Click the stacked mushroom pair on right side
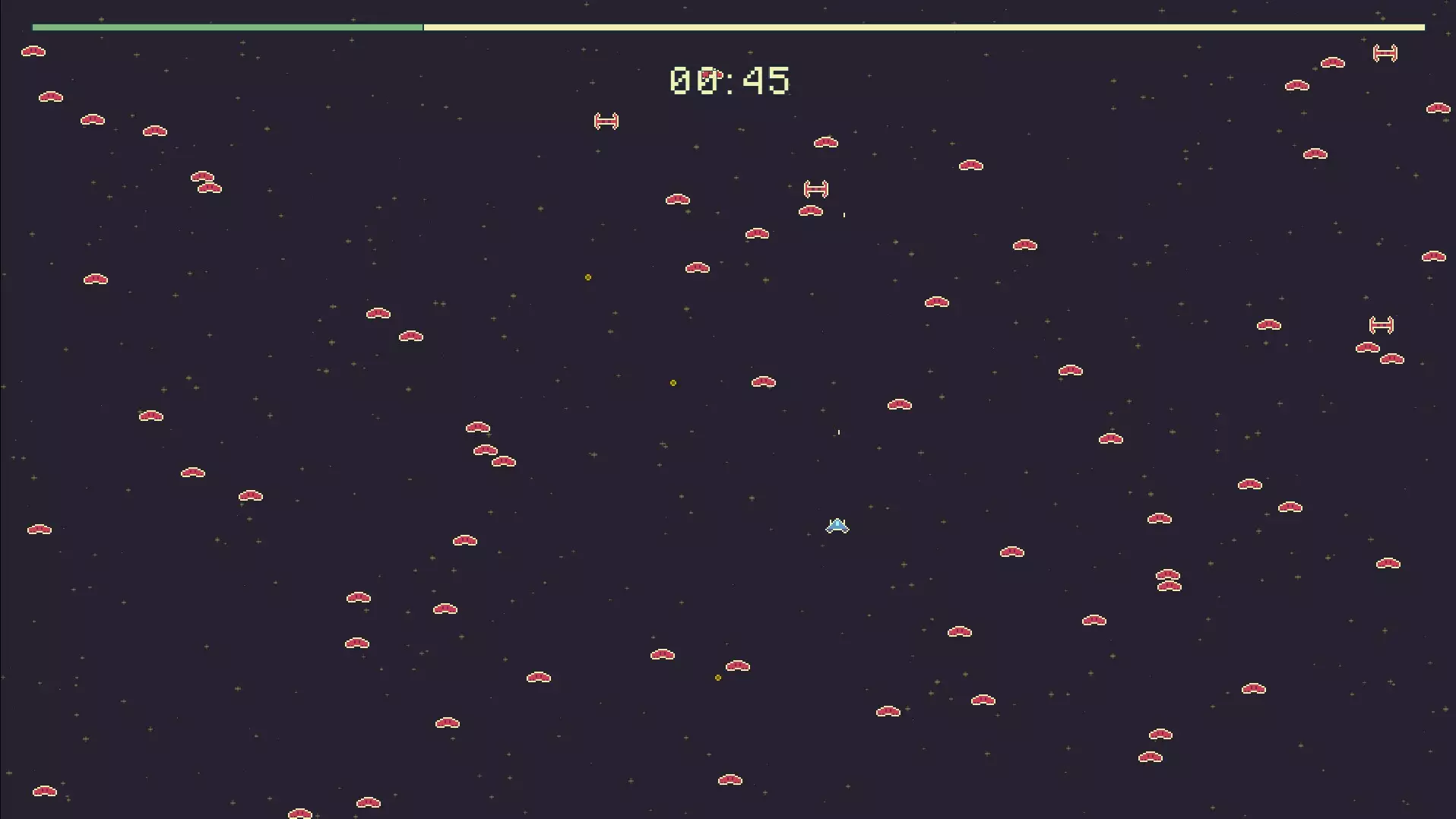 [x=1168, y=581]
